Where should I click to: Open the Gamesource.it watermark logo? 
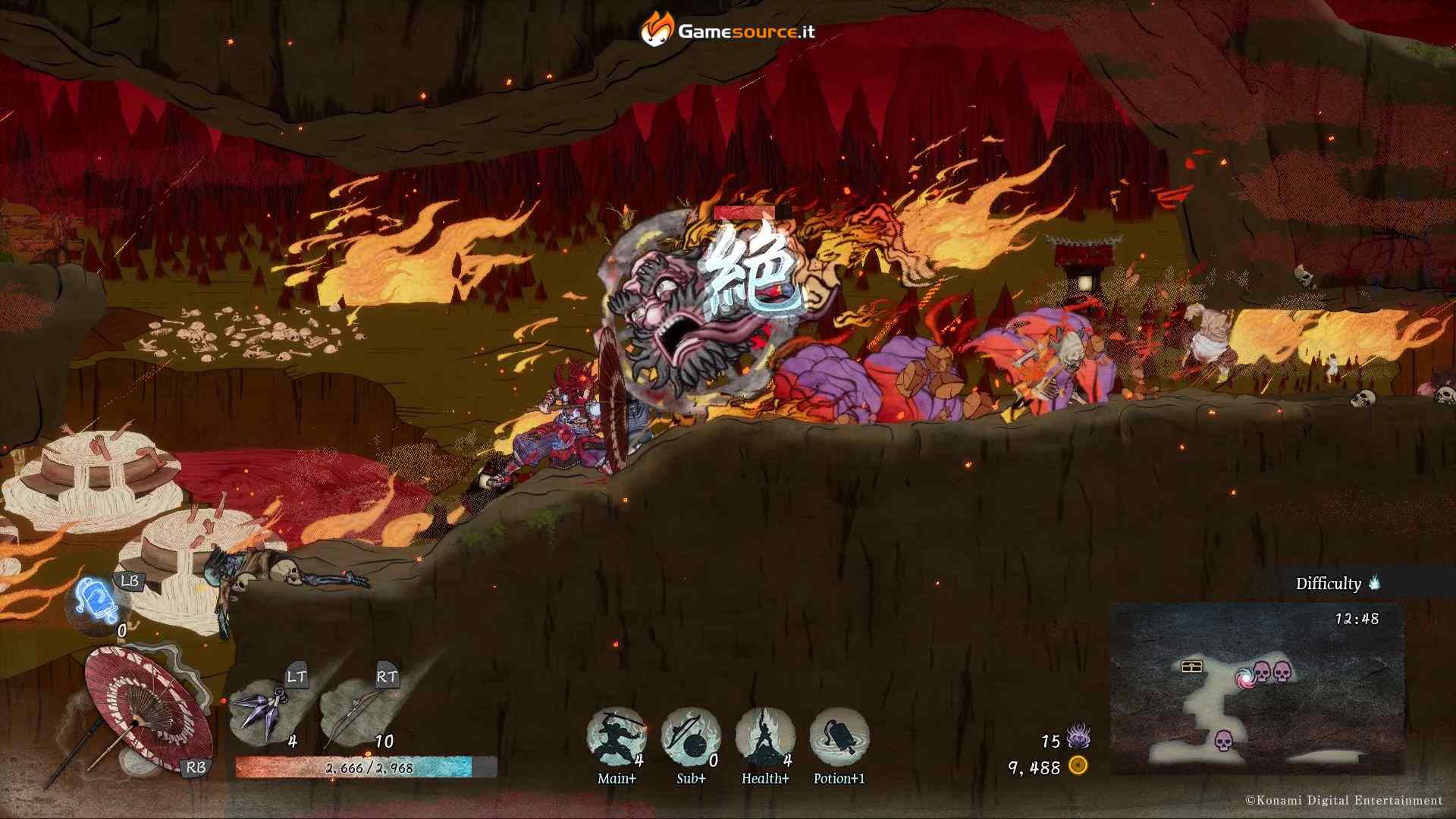pos(728,30)
